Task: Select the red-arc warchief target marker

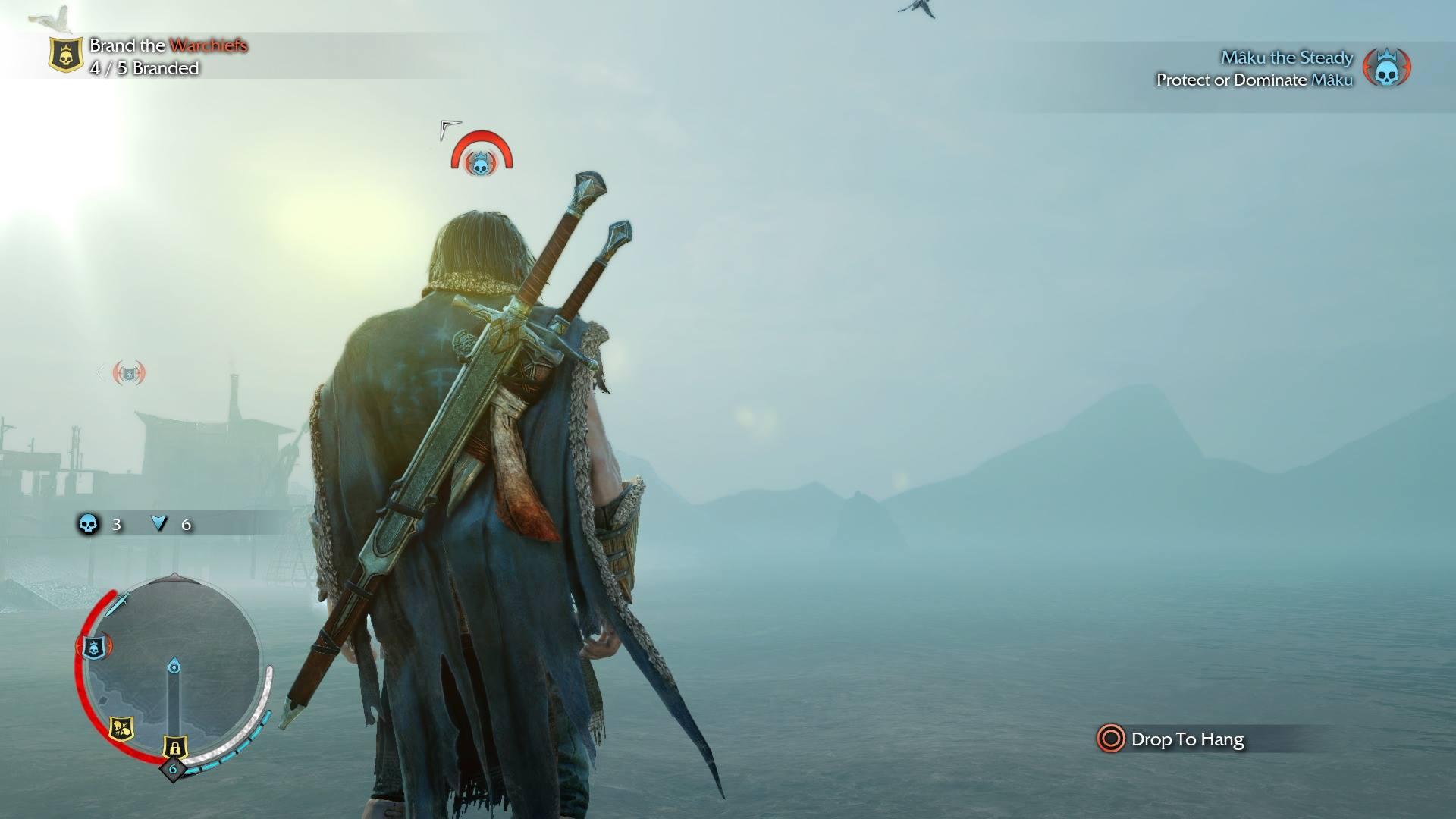Action: tap(481, 156)
